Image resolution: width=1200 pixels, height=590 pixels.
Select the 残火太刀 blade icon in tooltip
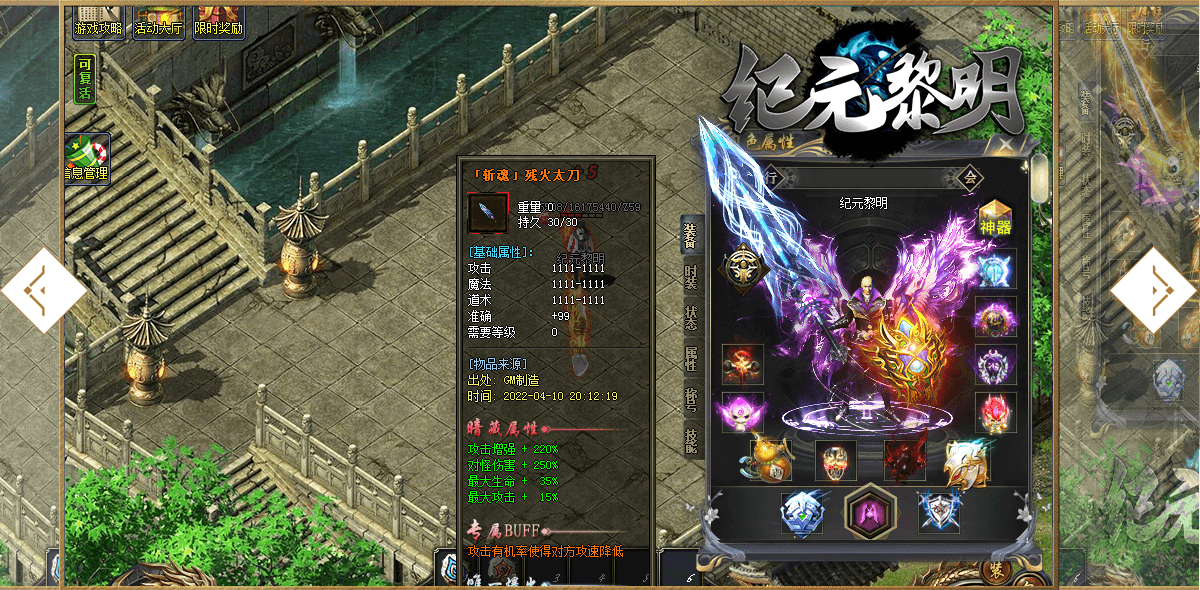(x=487, y=211)
